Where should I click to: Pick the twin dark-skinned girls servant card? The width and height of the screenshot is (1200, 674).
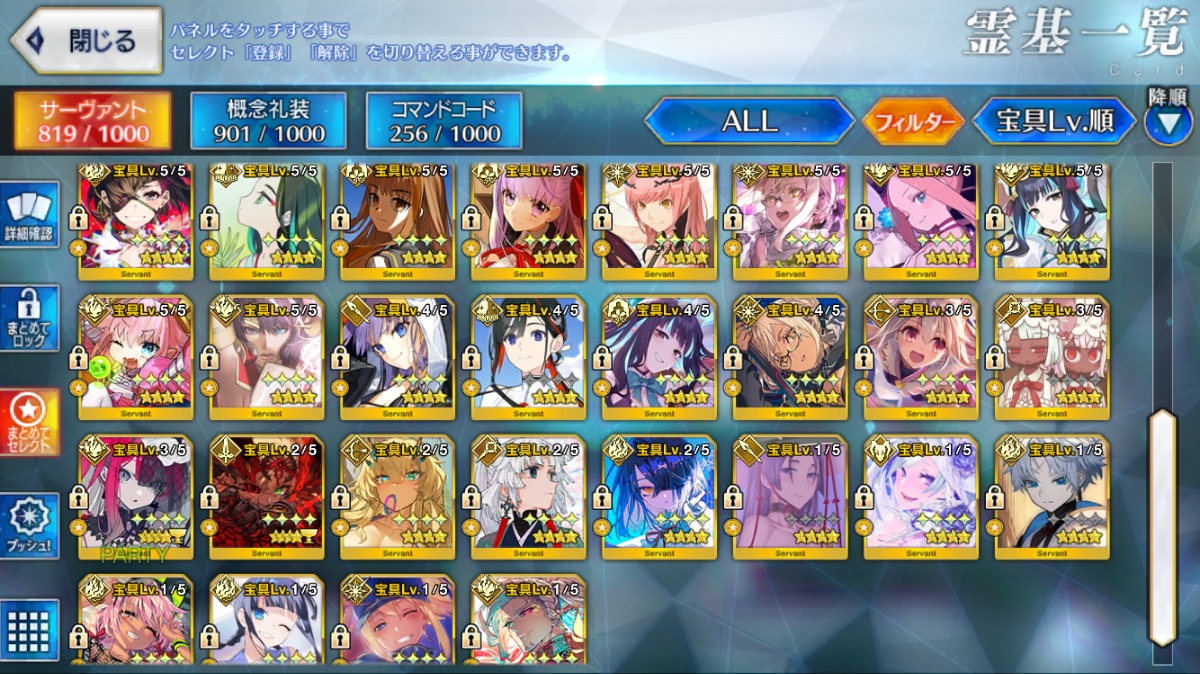click(x=1052, y=357)
